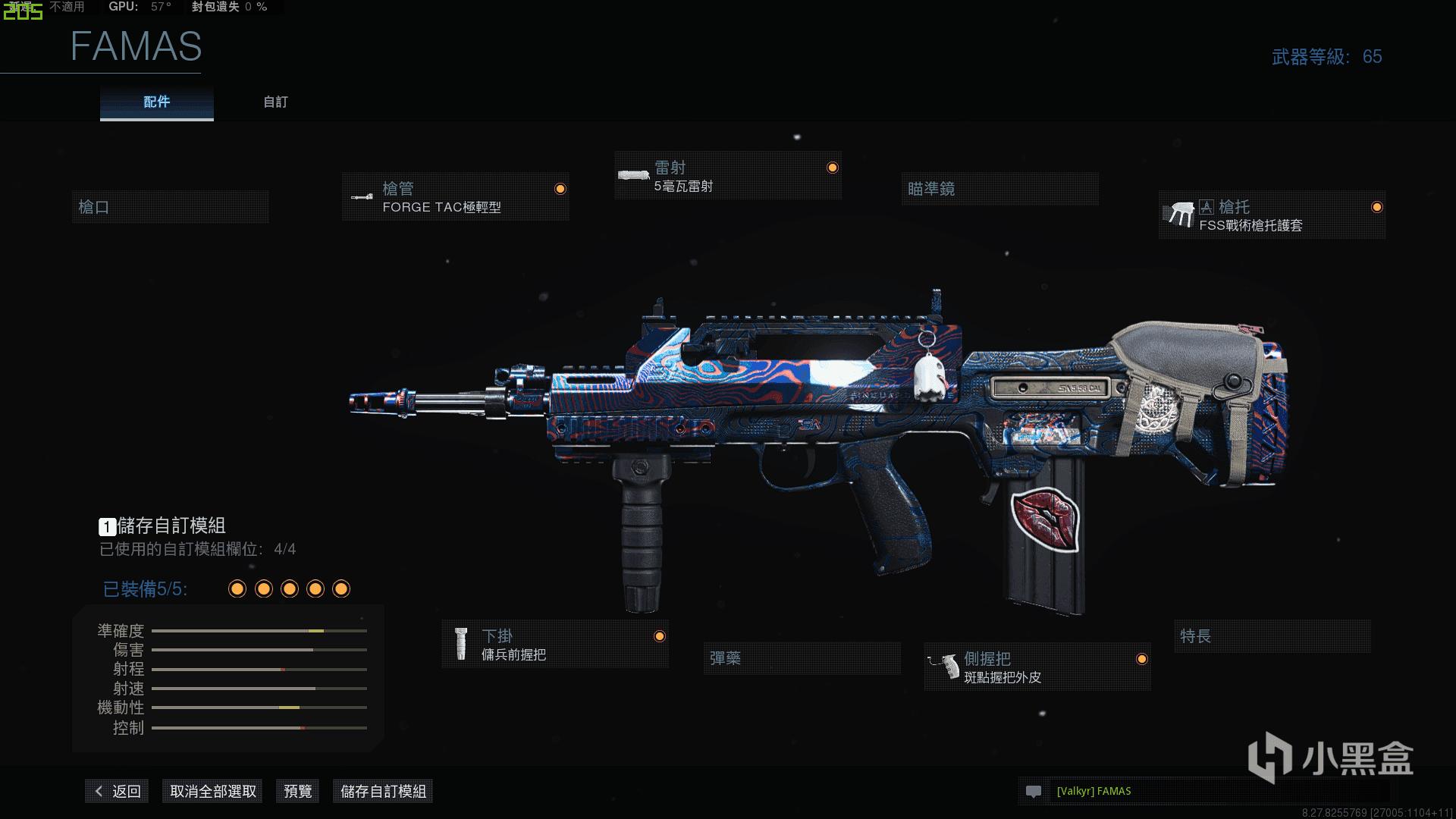This screenshot has width=1456, height=819.
Task: Click the 儲存自訂模組 save button in bottom bar
Action: [383, 792]
